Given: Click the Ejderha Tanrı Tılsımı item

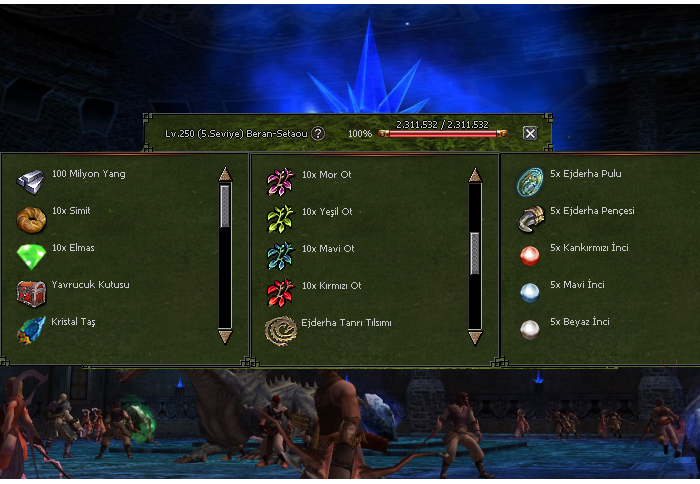Looking at the screenshot, I should (280, 329).
